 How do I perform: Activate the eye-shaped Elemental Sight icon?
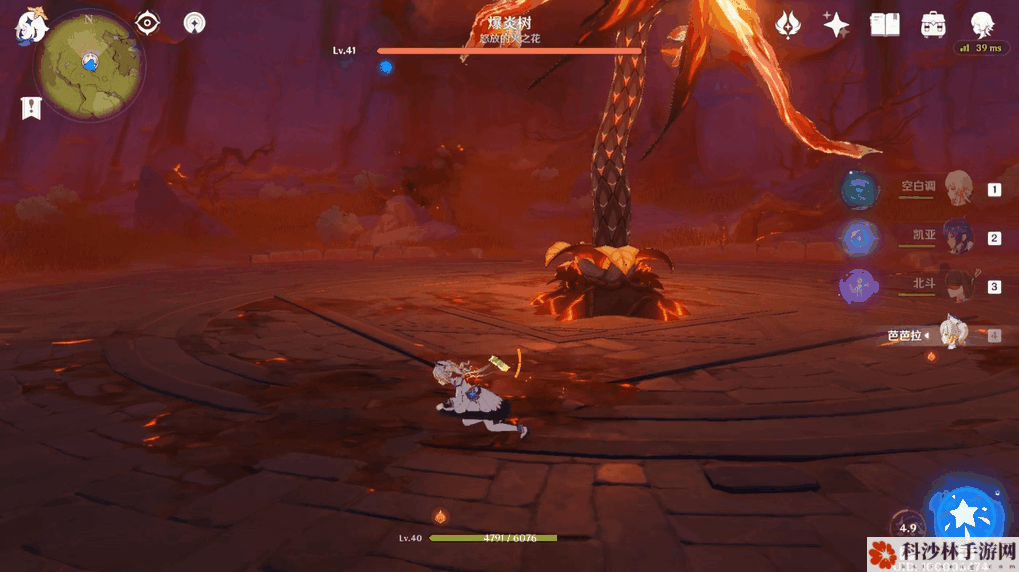(x=148, y=23)
